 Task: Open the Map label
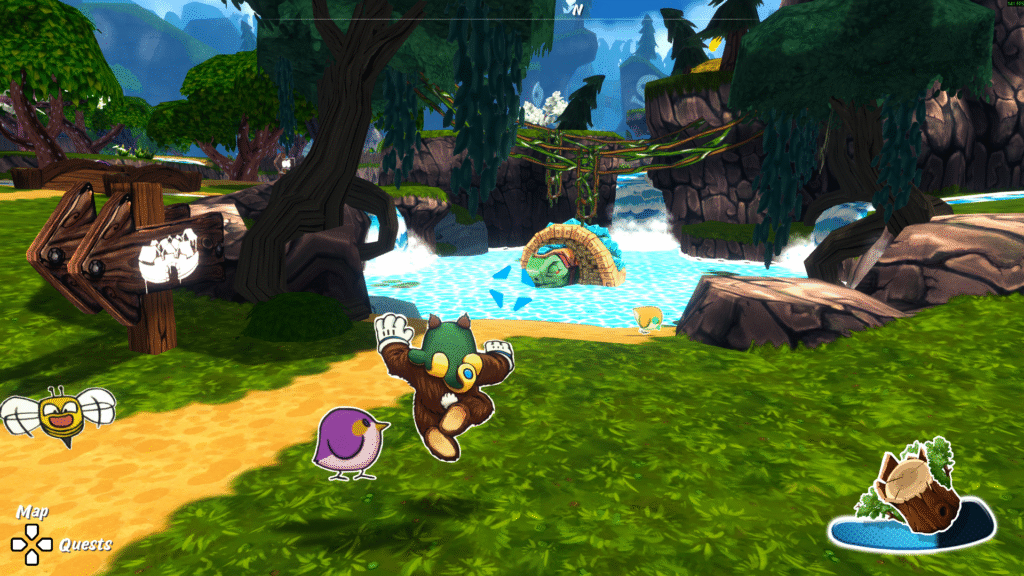pos(32,512)
